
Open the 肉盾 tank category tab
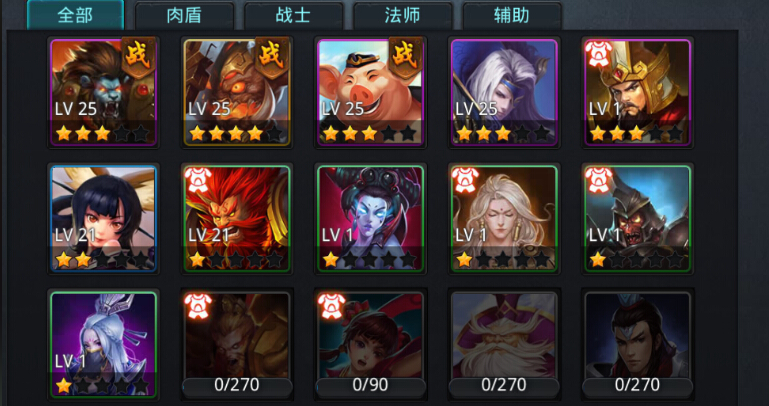click(x=184, y=15)
